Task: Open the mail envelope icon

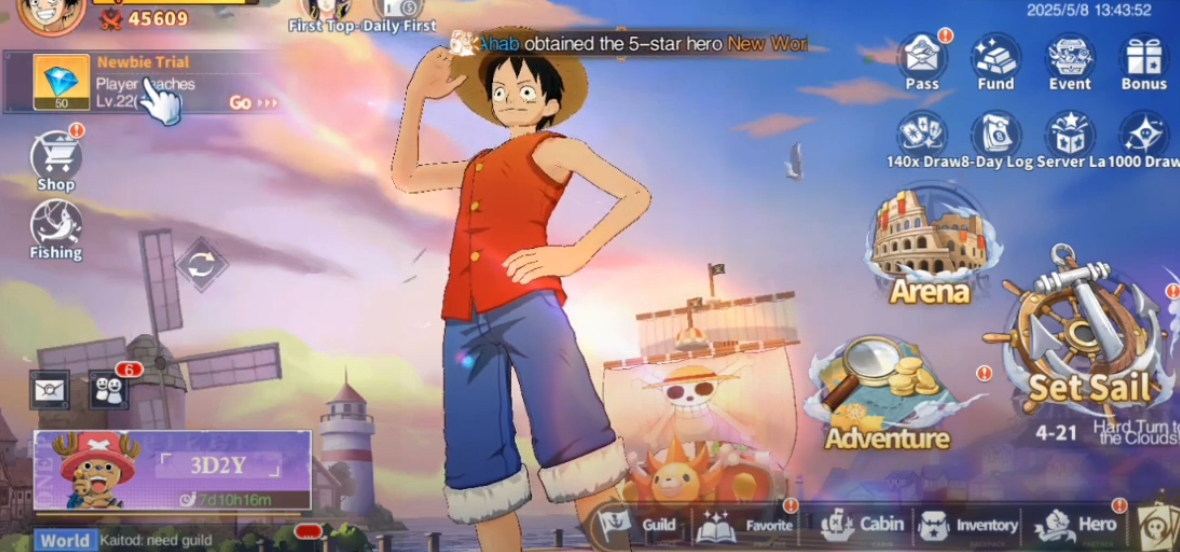Action: 50,389
